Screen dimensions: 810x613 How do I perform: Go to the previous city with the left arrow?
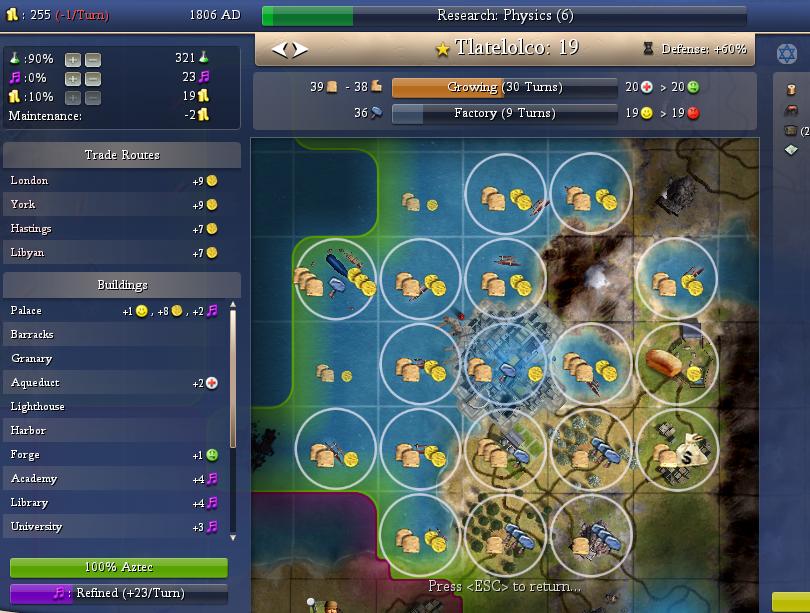click(280, 49)
